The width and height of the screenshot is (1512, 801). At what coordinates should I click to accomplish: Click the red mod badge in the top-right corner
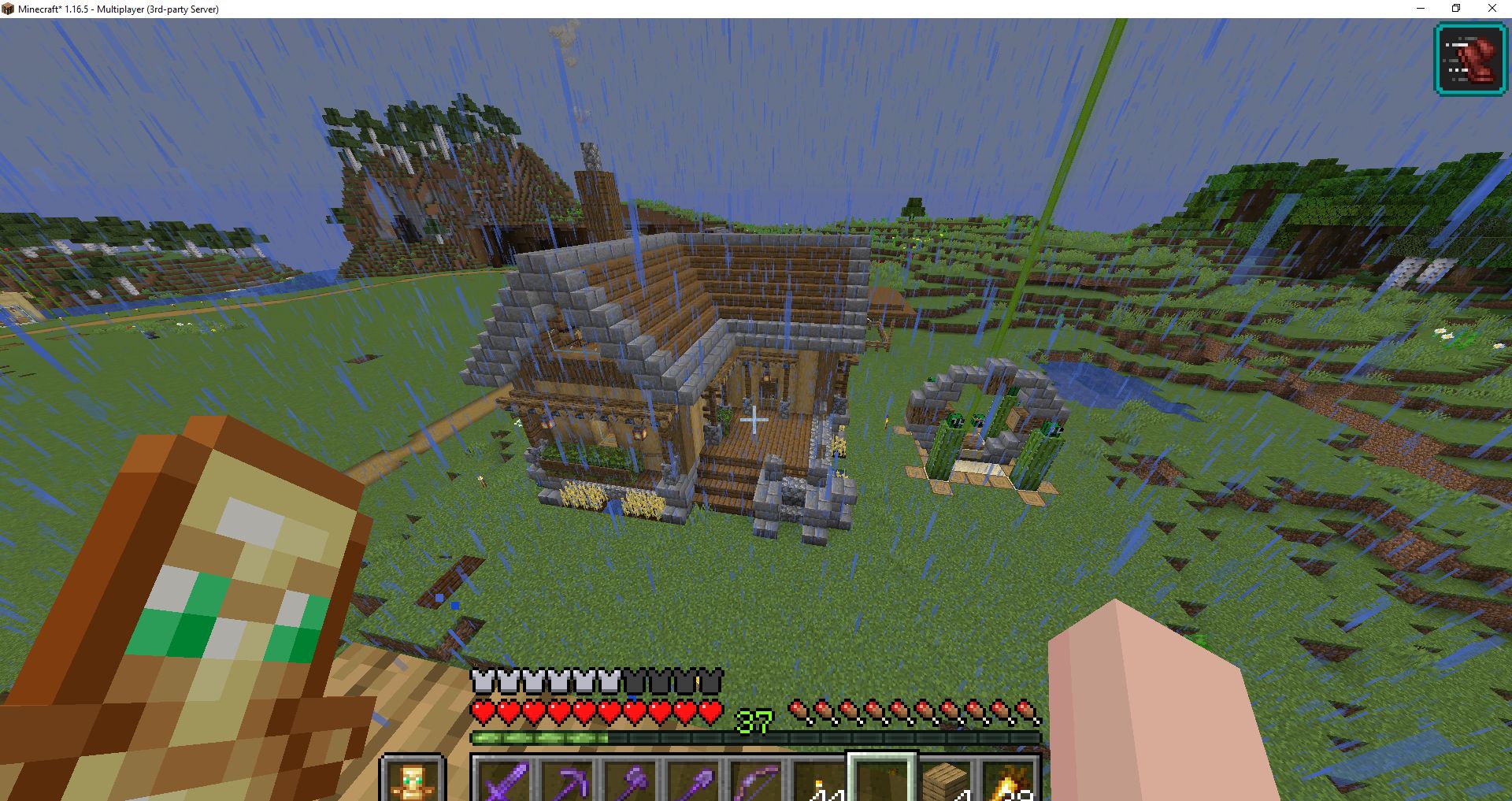tap(1469, 58)
